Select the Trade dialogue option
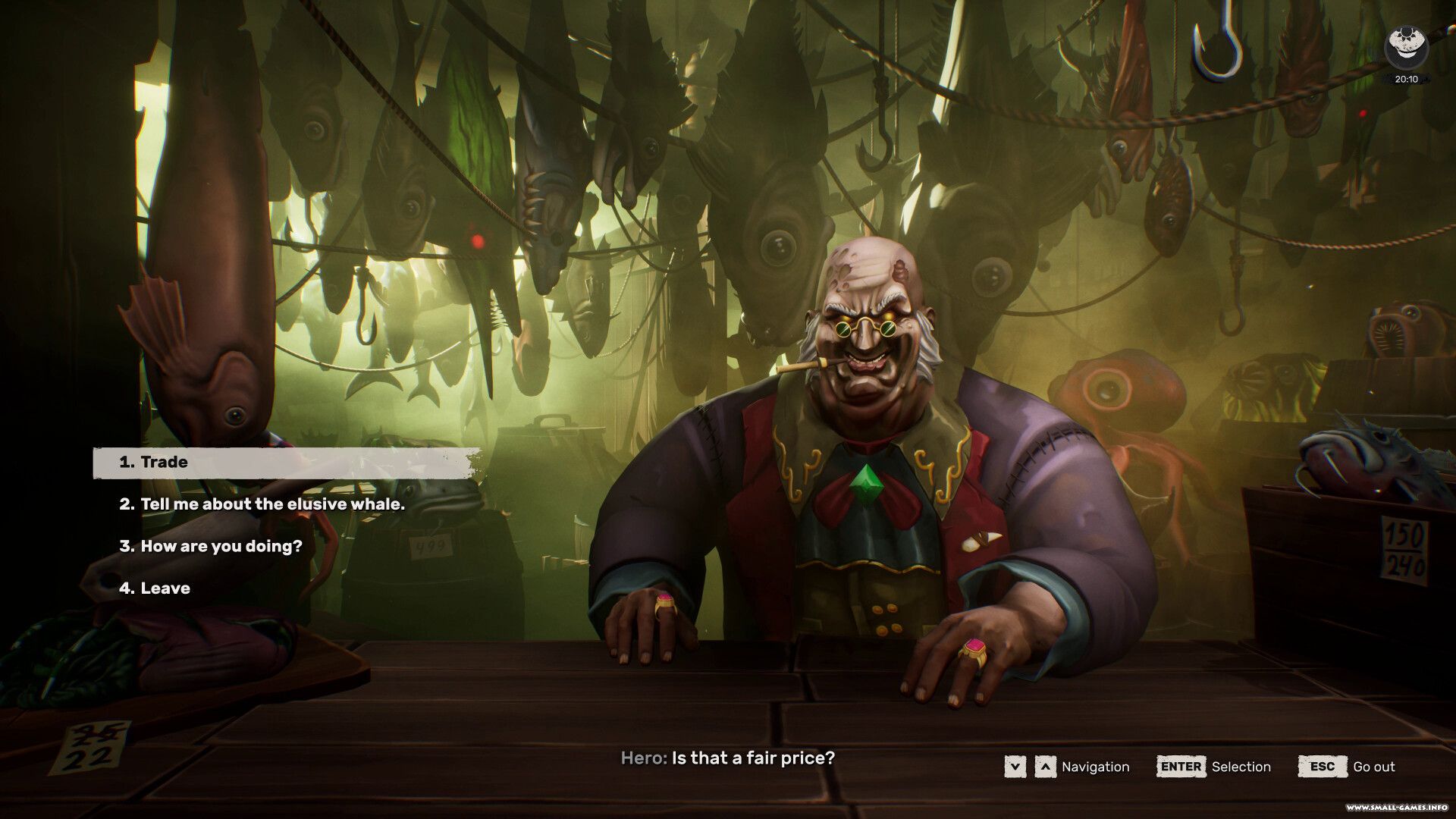 point(164,462)
